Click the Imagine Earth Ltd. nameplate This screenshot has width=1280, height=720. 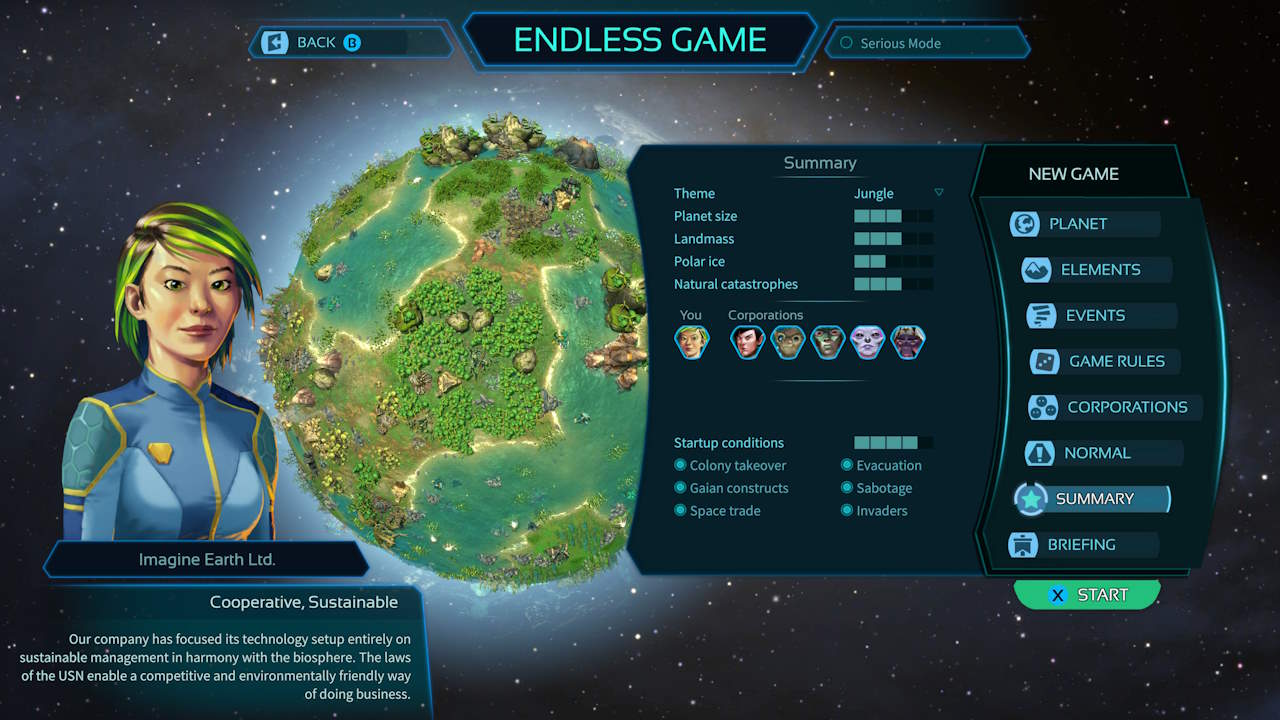click(205, 559)
